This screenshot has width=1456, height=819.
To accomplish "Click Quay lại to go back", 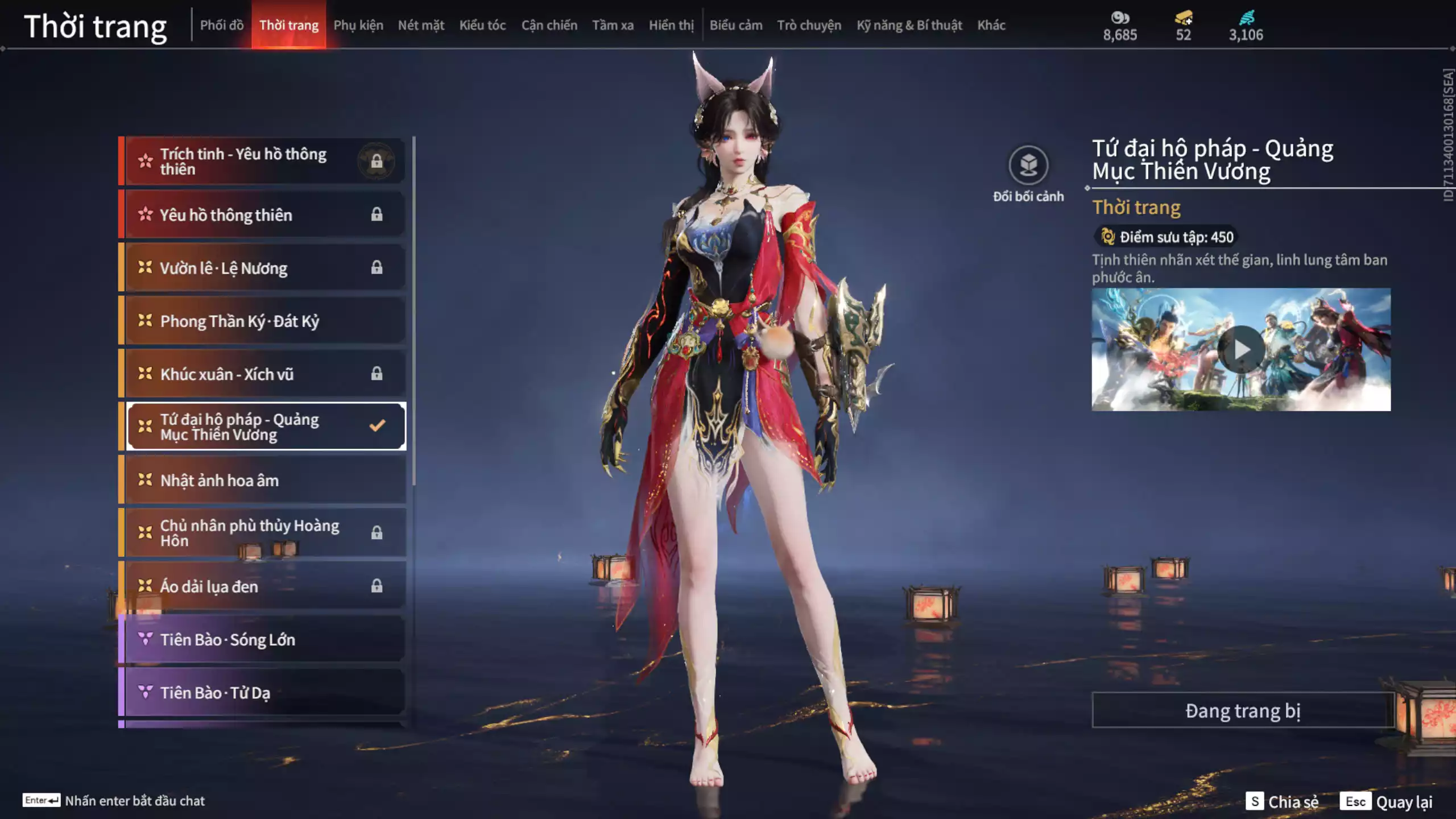I will tap(1387, 801).
